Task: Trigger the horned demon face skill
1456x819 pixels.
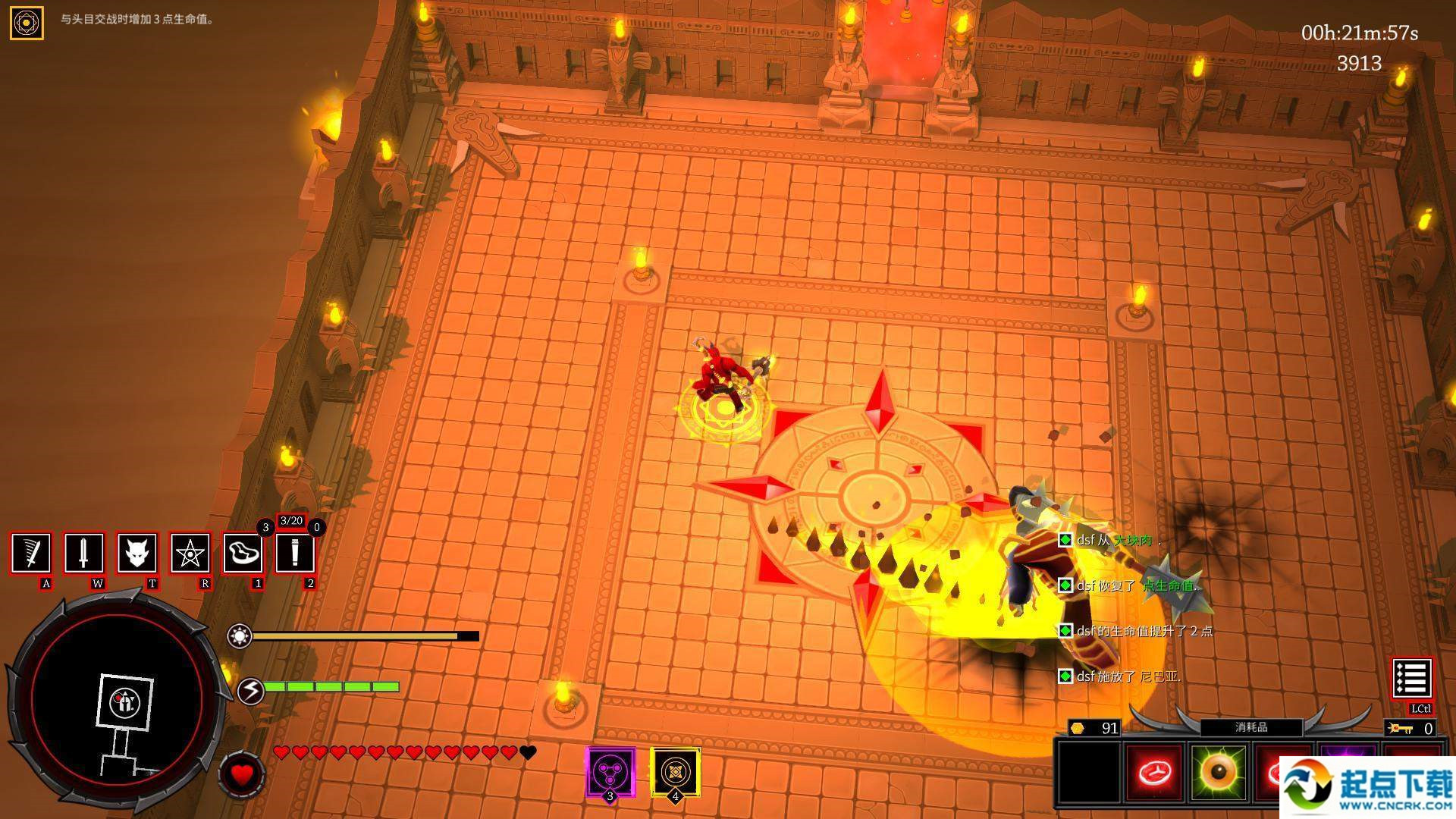Action: click(136, 553)
